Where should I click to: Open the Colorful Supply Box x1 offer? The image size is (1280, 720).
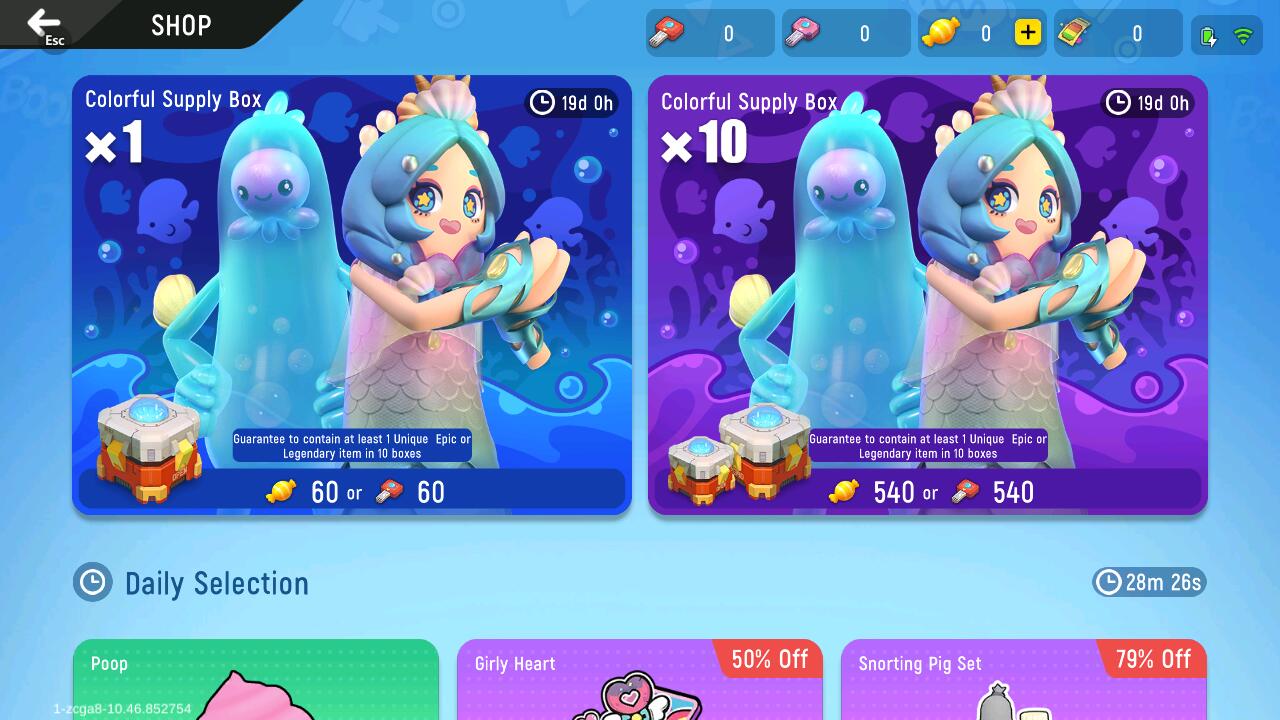tap(351, 280)
